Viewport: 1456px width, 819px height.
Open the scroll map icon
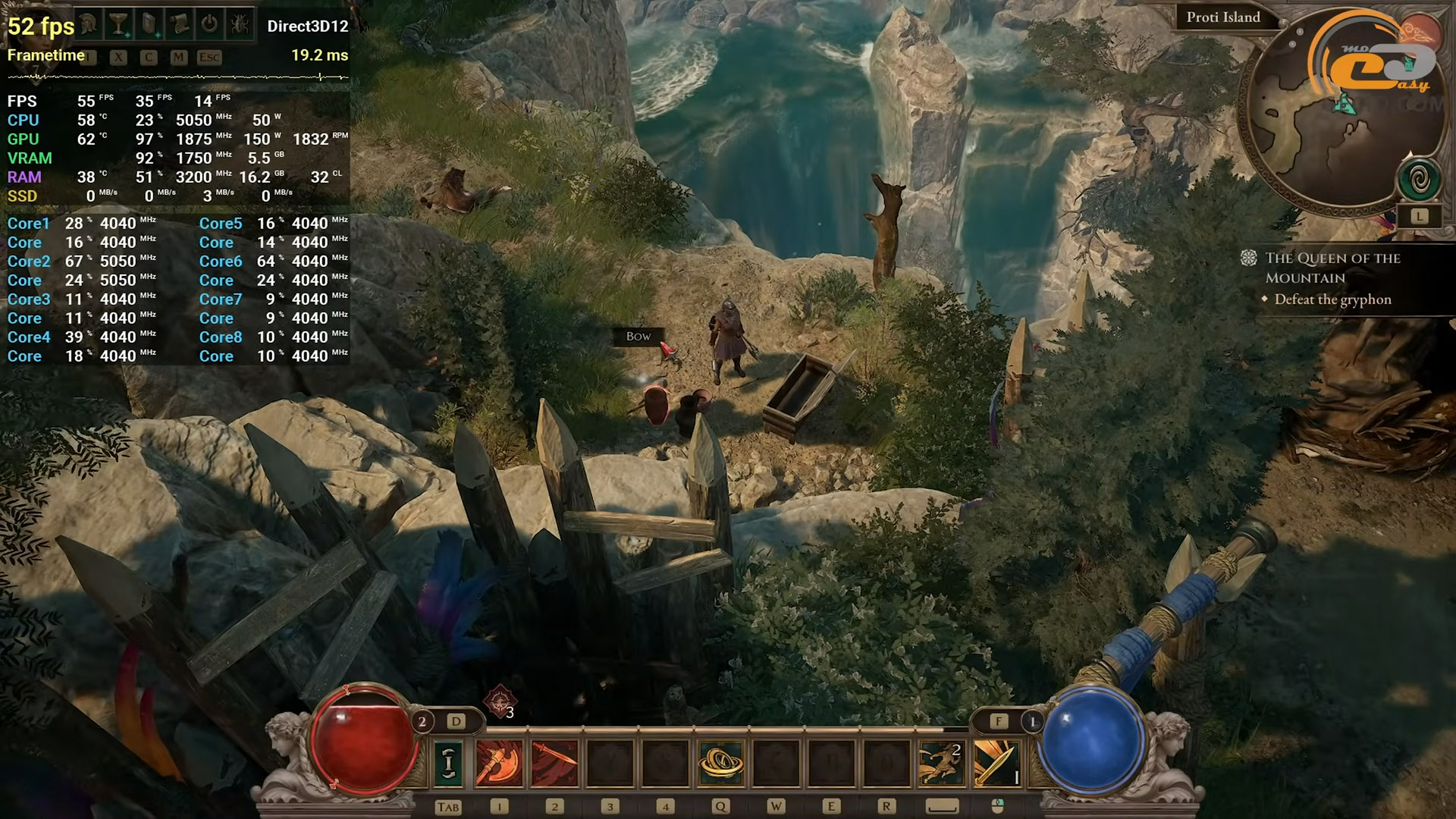pos(180,25)
